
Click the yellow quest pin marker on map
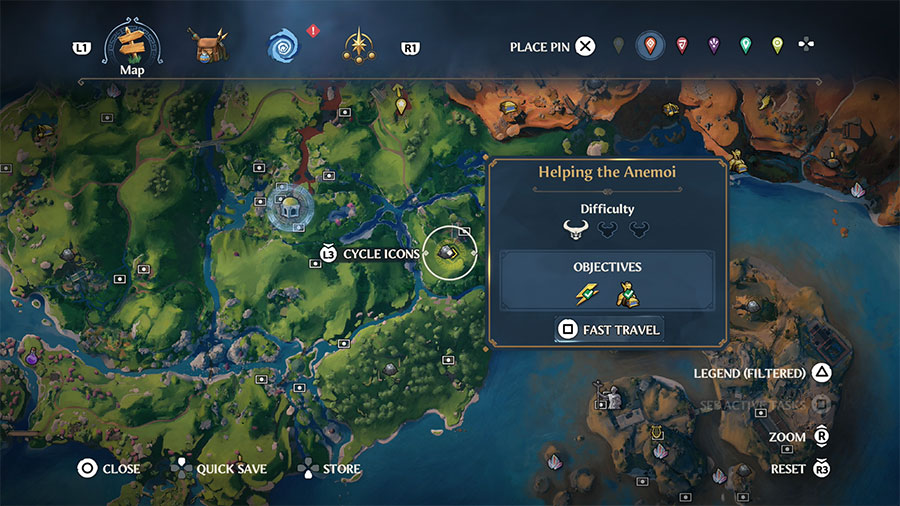[x=401, y=105]
